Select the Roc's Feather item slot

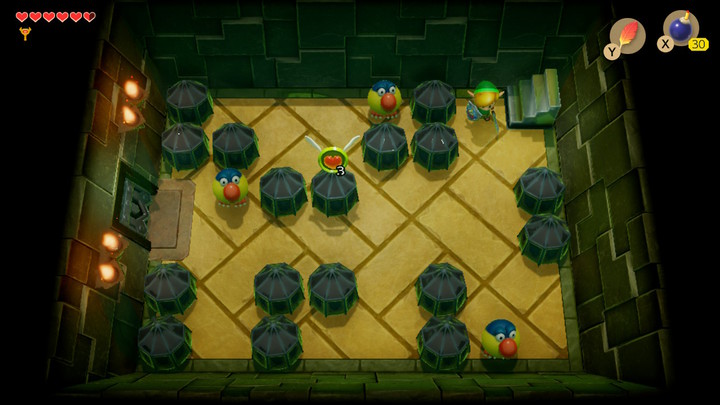click(627, 35)
